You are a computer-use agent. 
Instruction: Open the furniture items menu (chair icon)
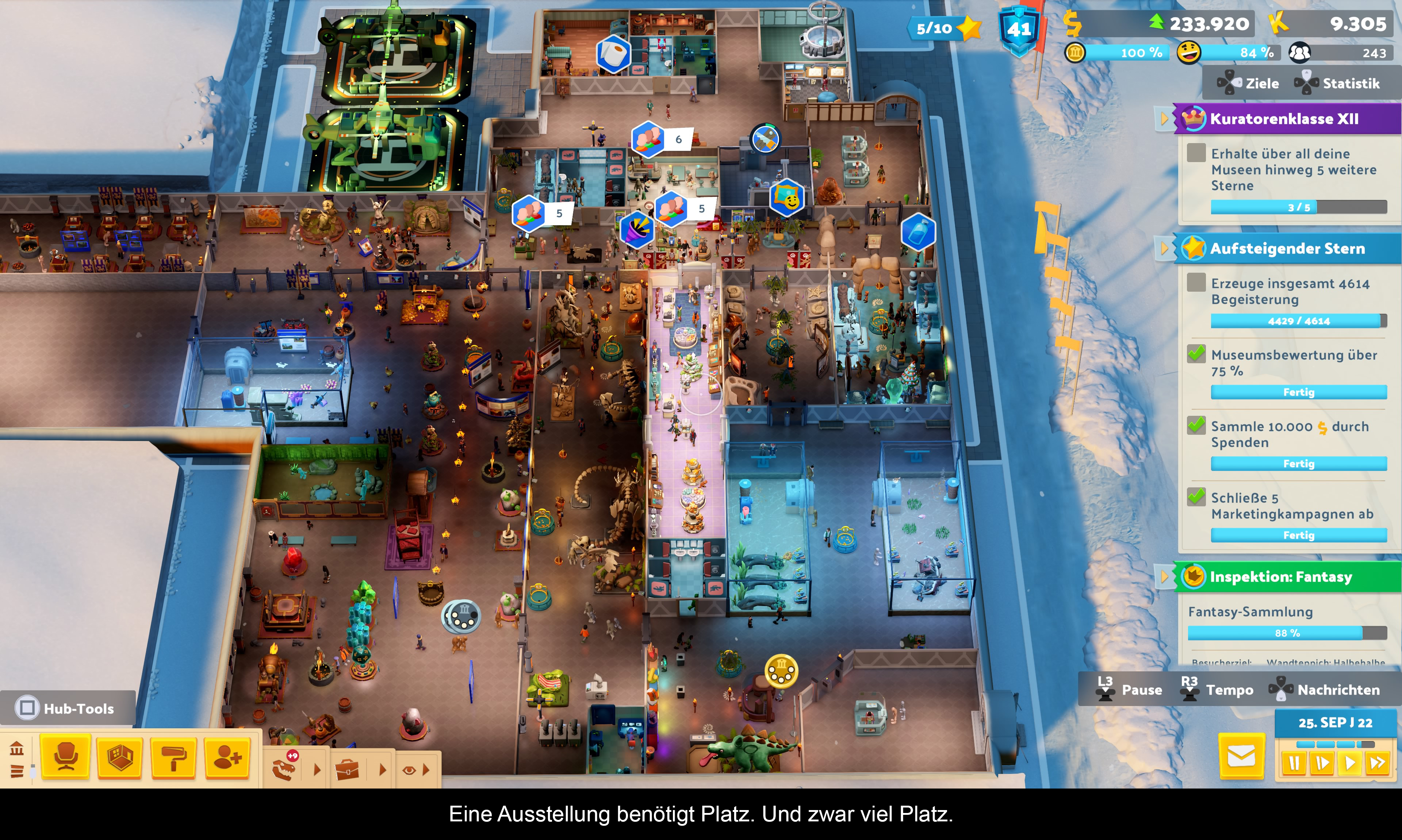66,757
